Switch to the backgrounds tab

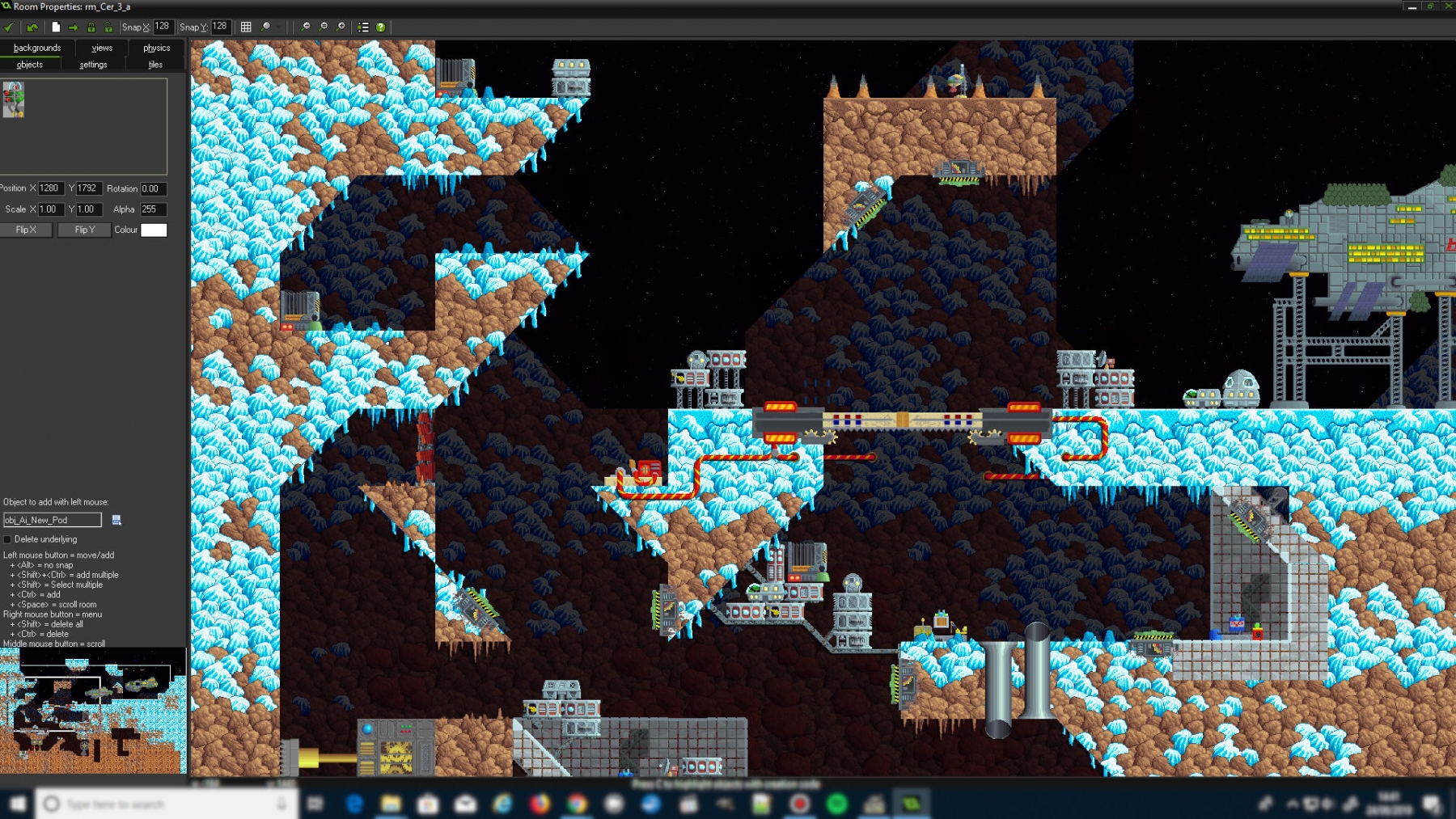pyautogui.click(x=37, y=49)
